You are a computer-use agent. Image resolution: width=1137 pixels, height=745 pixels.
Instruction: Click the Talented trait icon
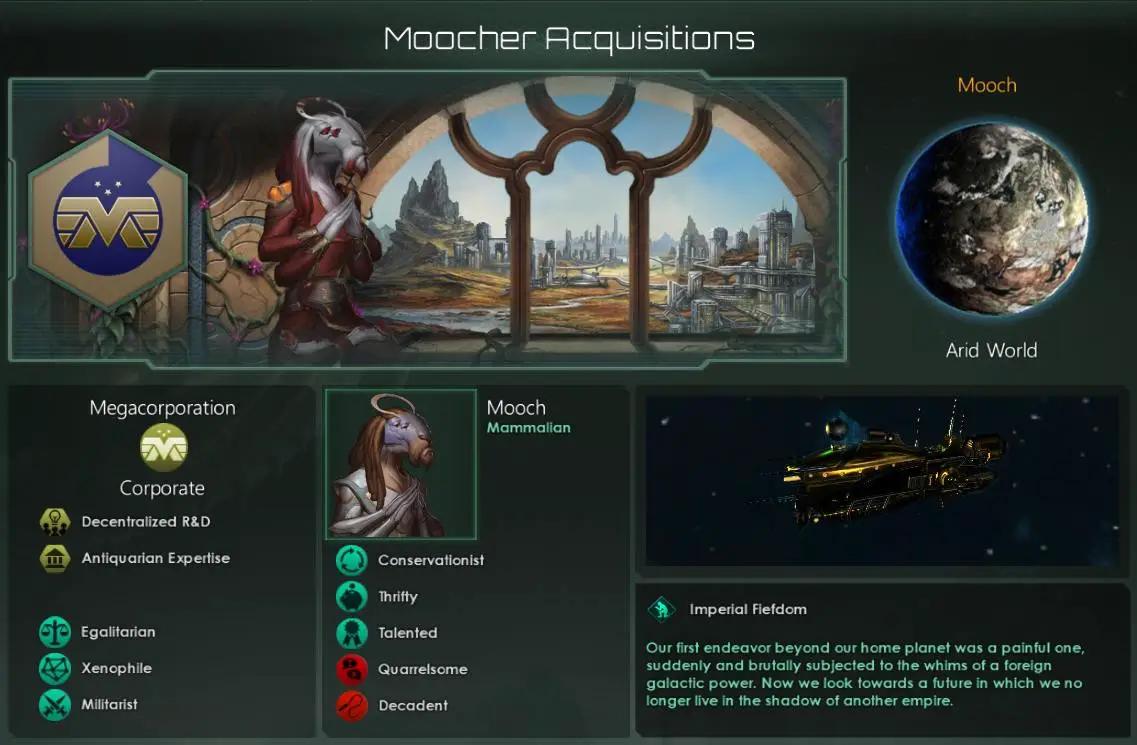pyautogui.click(x=351, y=633)
